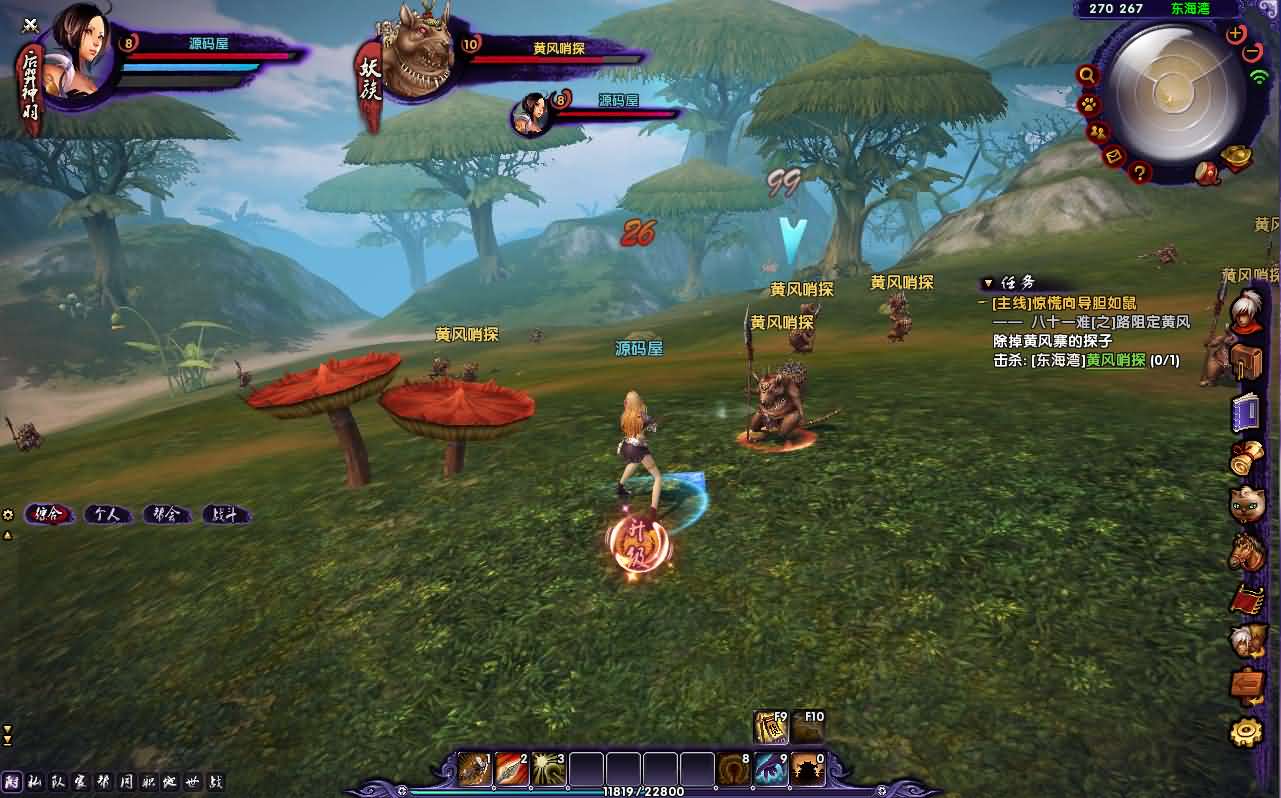
Task: Open the mount panel via the horse icon
Action: tap(1246, 547)
